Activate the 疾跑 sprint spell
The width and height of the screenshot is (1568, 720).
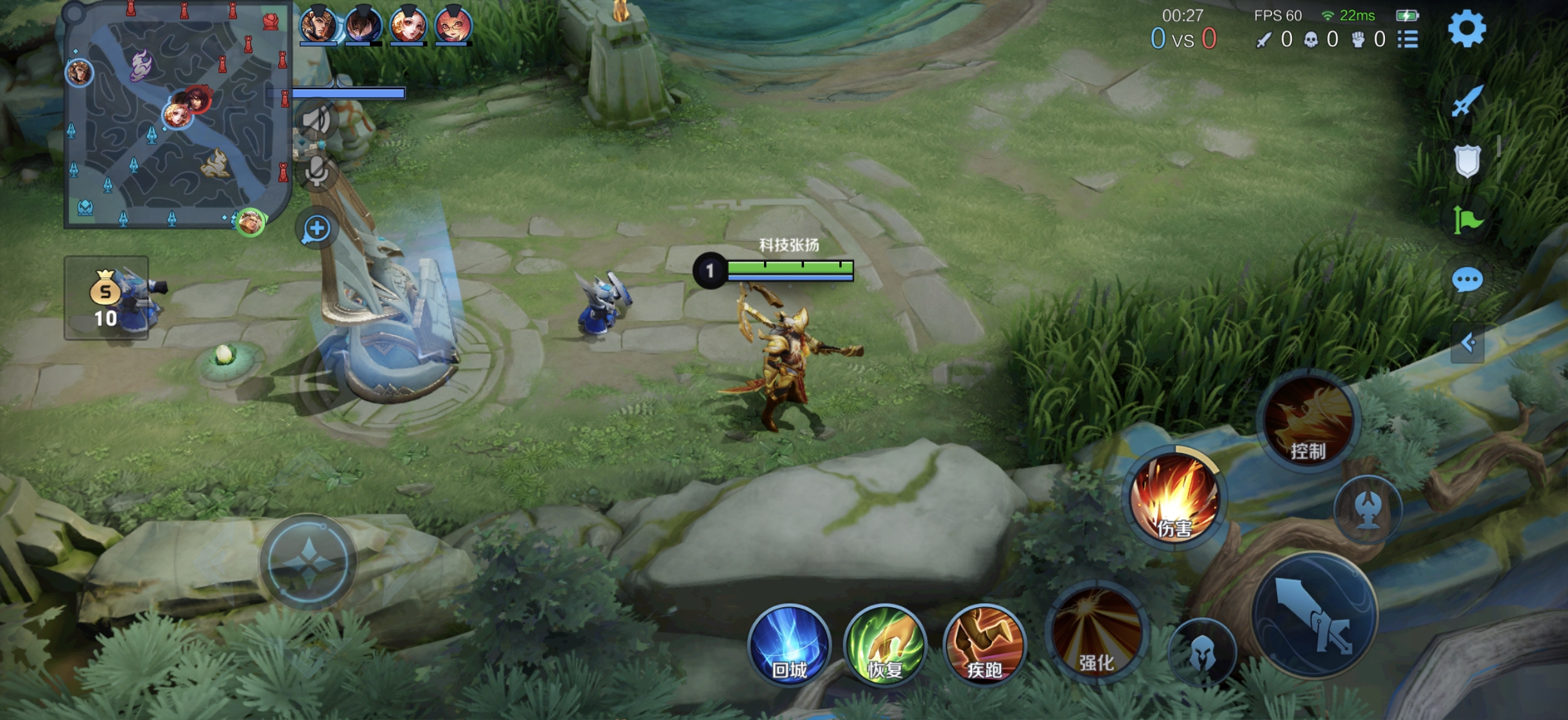pos(984,645)
